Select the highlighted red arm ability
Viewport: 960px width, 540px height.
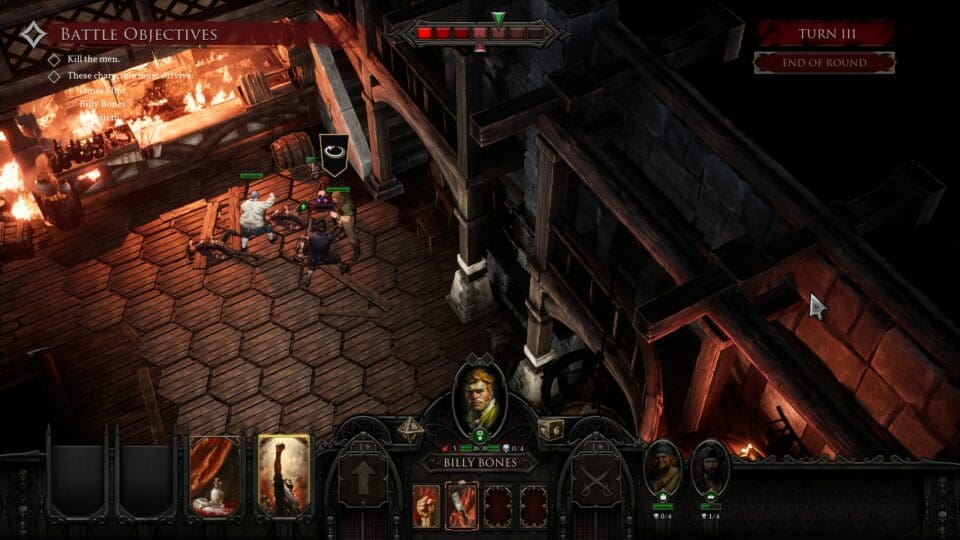tap(461, 505)
